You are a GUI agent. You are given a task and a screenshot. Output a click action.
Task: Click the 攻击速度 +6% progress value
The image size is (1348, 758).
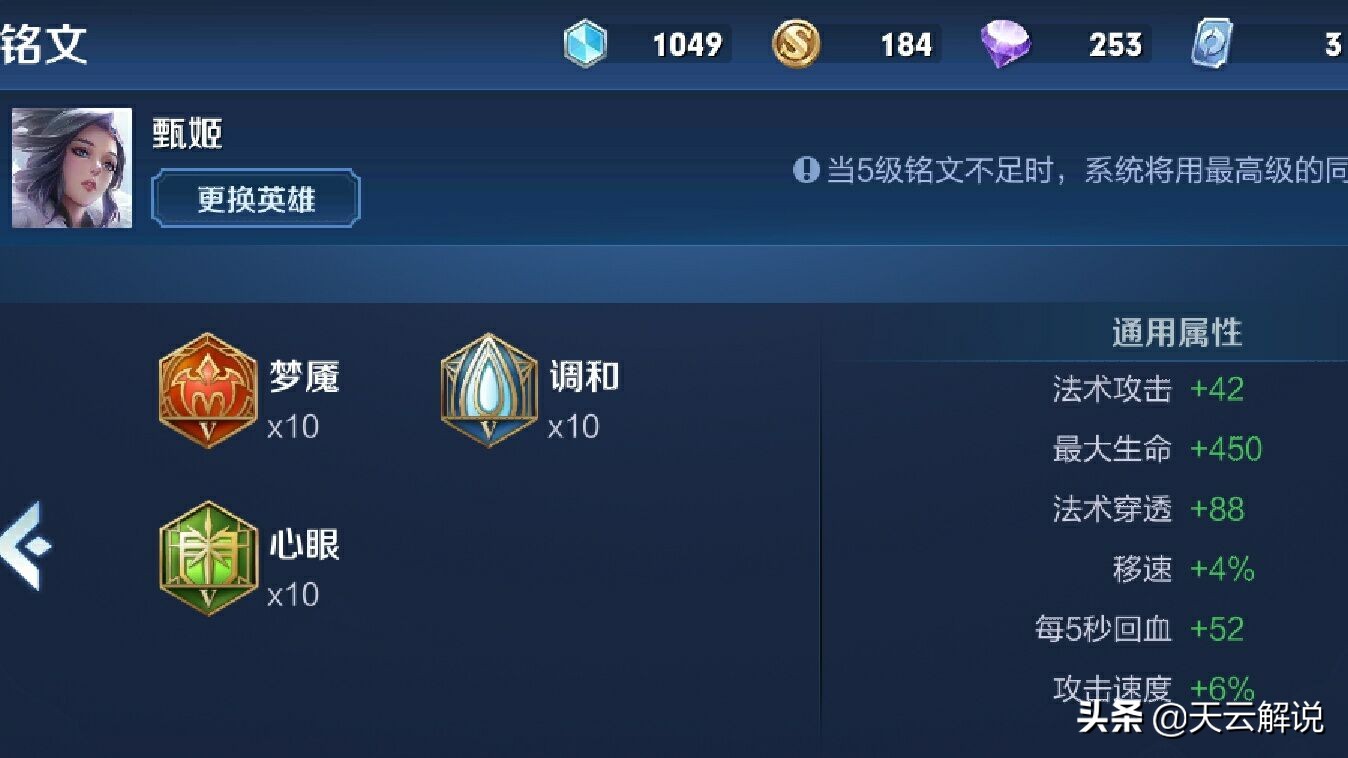[x=1222, y=688]
